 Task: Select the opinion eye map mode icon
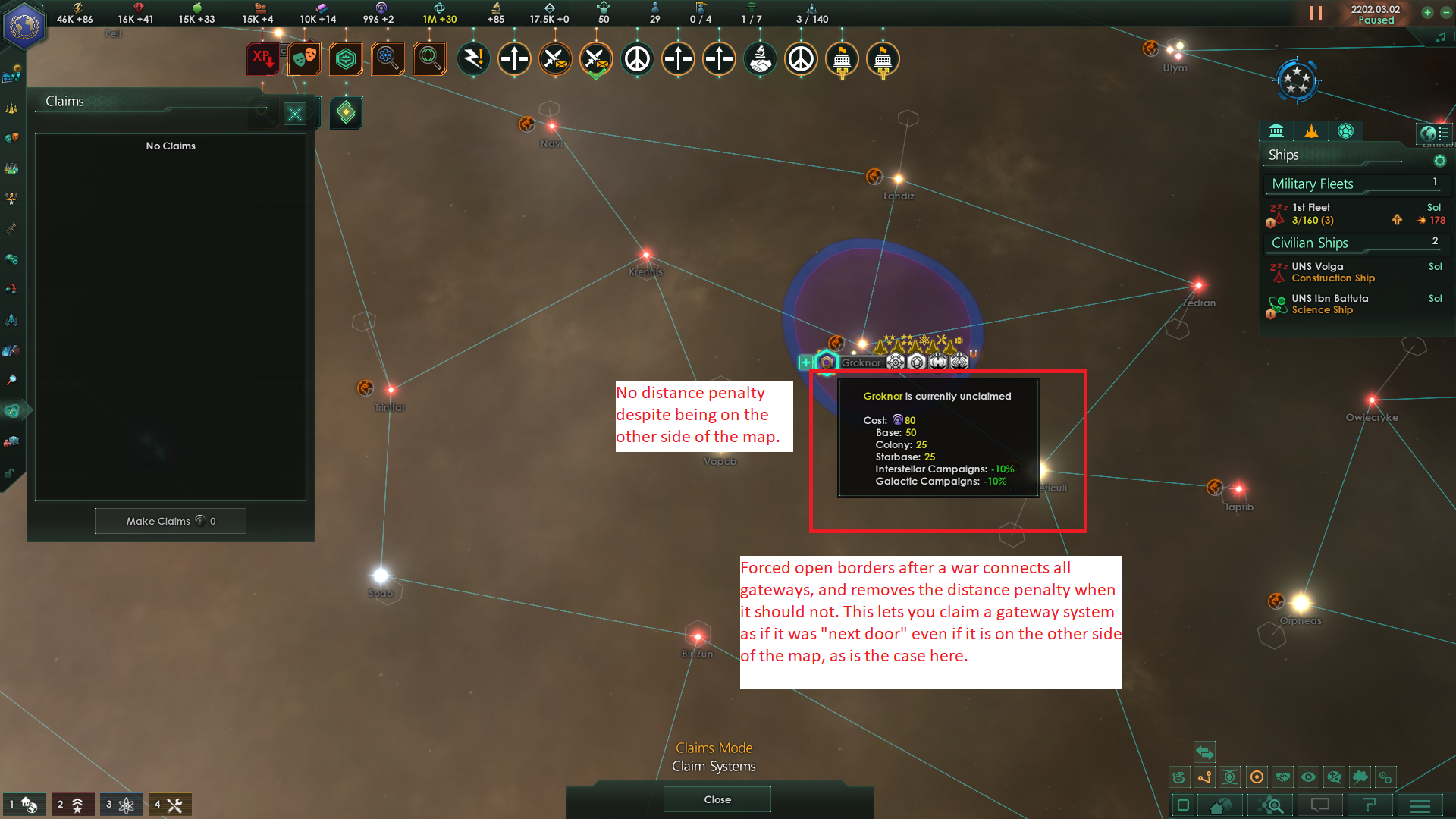coord(1307,777)
